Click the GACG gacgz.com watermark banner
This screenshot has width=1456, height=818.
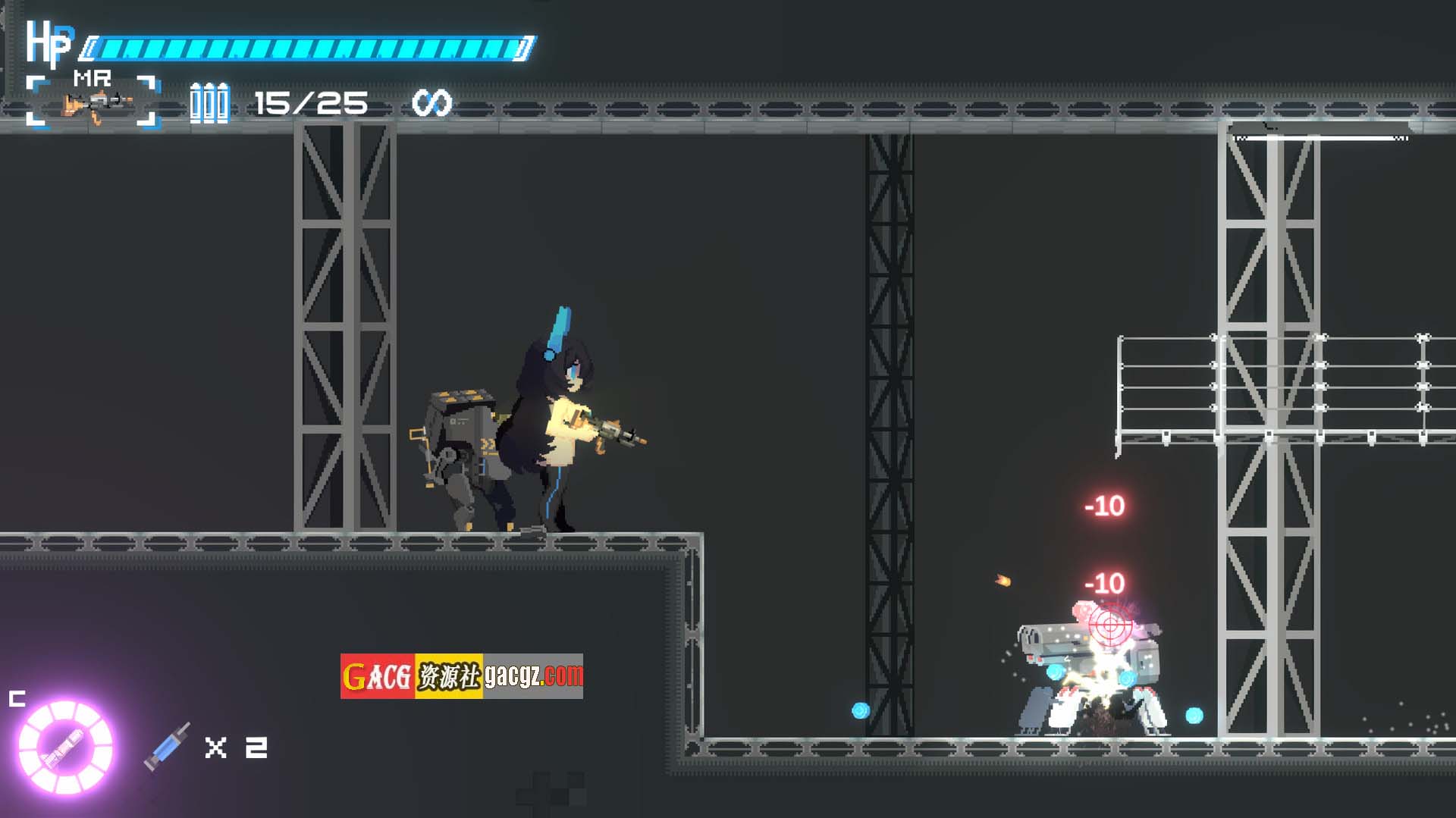(x=461, y=675)
